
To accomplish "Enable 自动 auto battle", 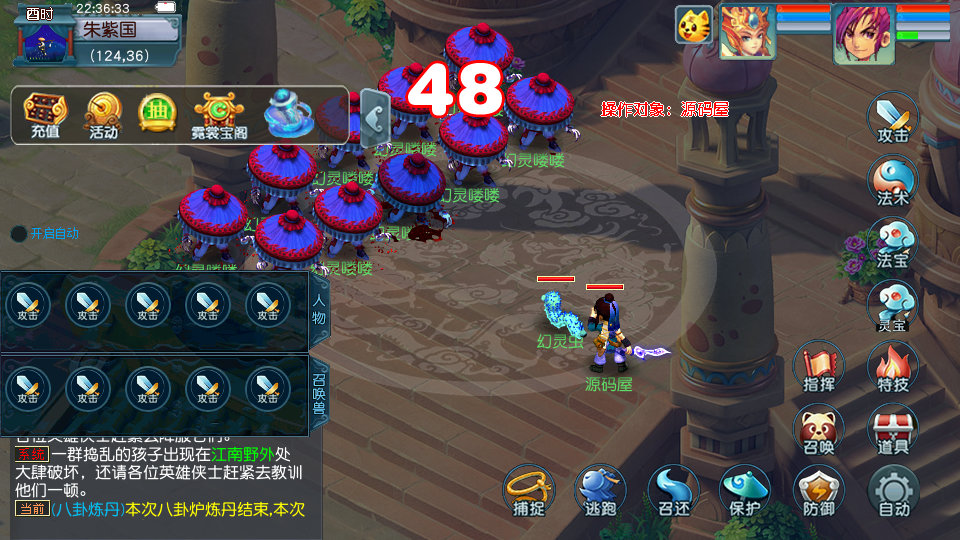I will 892,492.
